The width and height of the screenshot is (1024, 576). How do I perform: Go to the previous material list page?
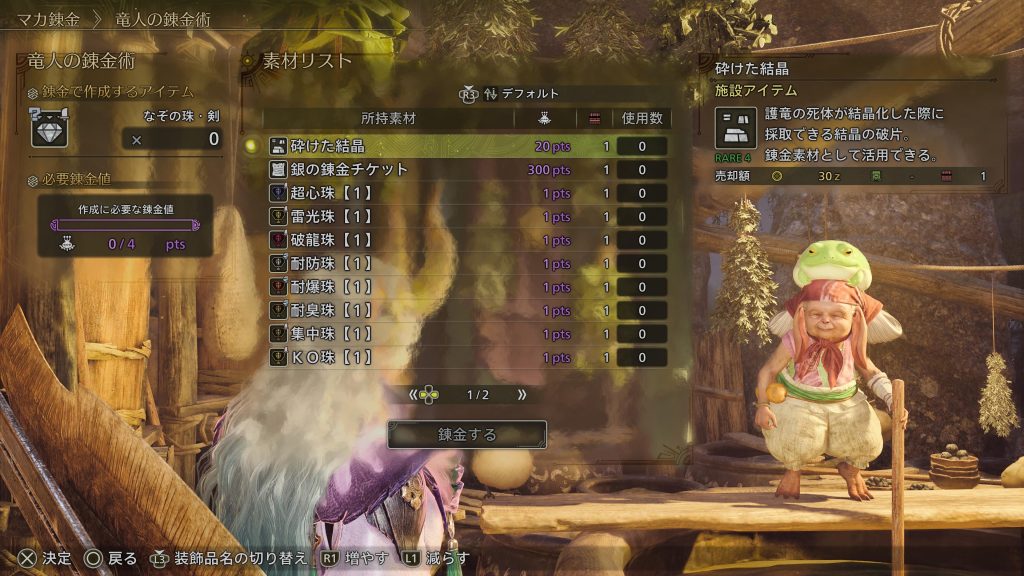(x=413, y=395)
